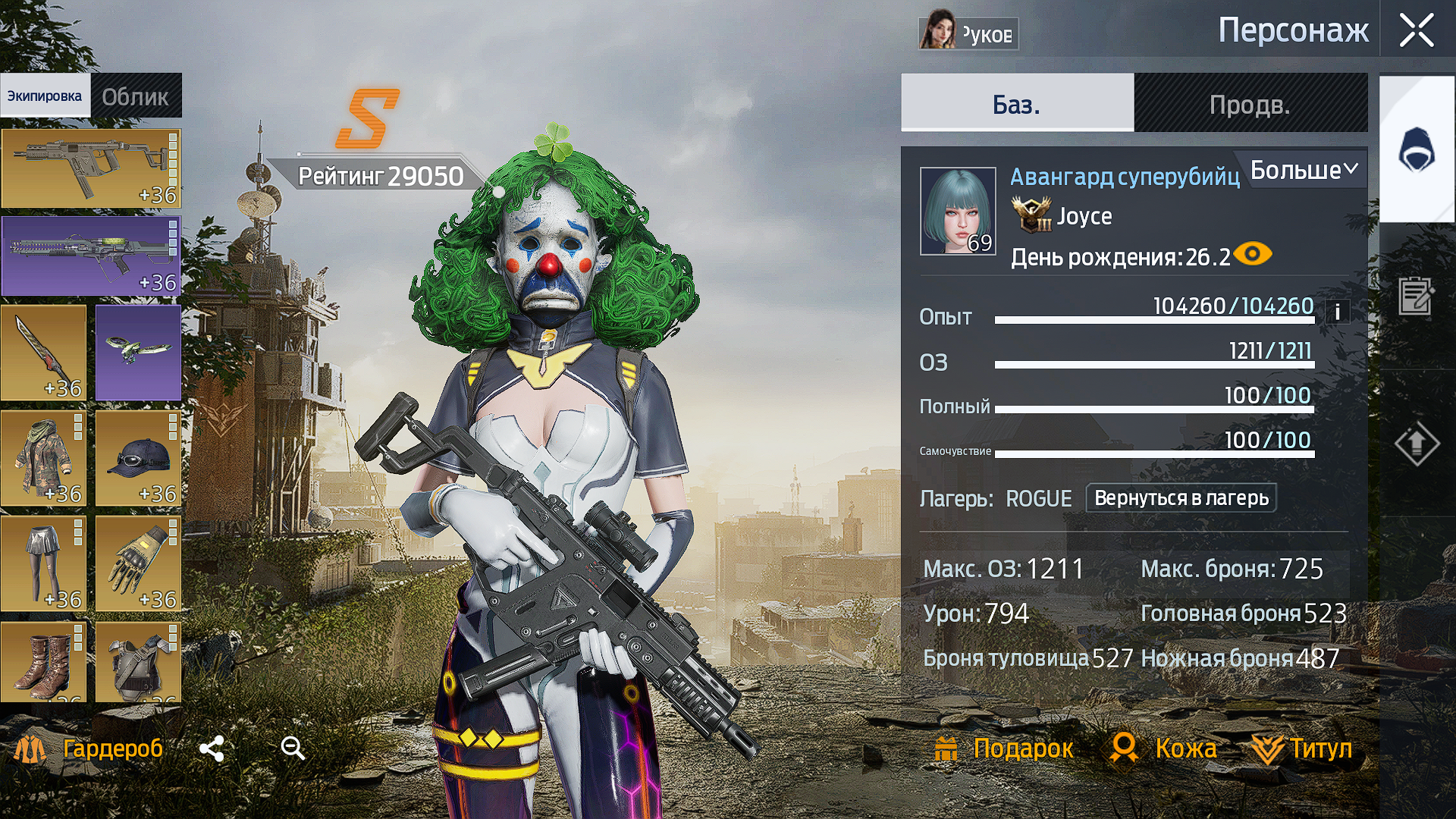
Task: Close the Персонаж character screen
Action: [x=1416, y=31]
